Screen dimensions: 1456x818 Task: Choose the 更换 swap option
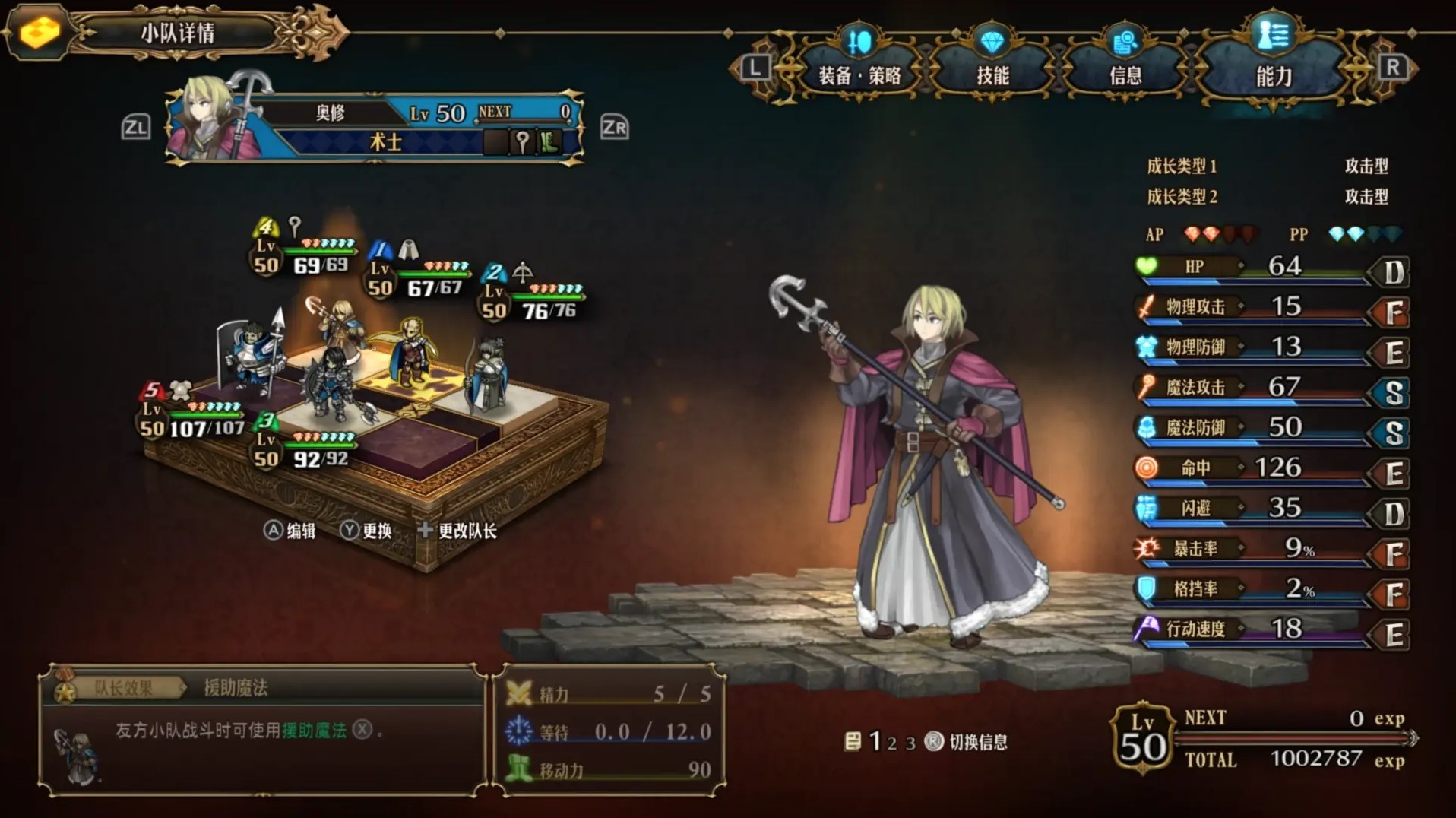pyautogui.click(x=366, y=531)
